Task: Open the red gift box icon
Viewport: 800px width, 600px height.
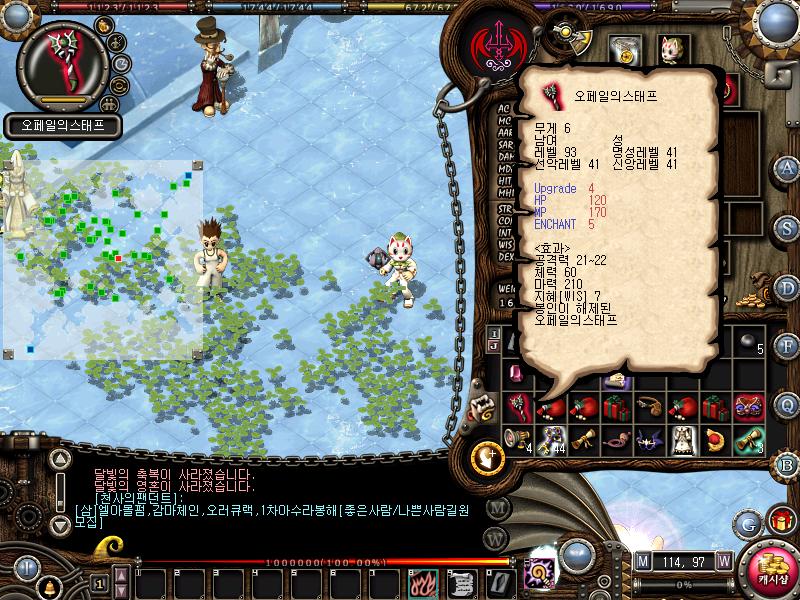Action: click(x=781, y=520)
